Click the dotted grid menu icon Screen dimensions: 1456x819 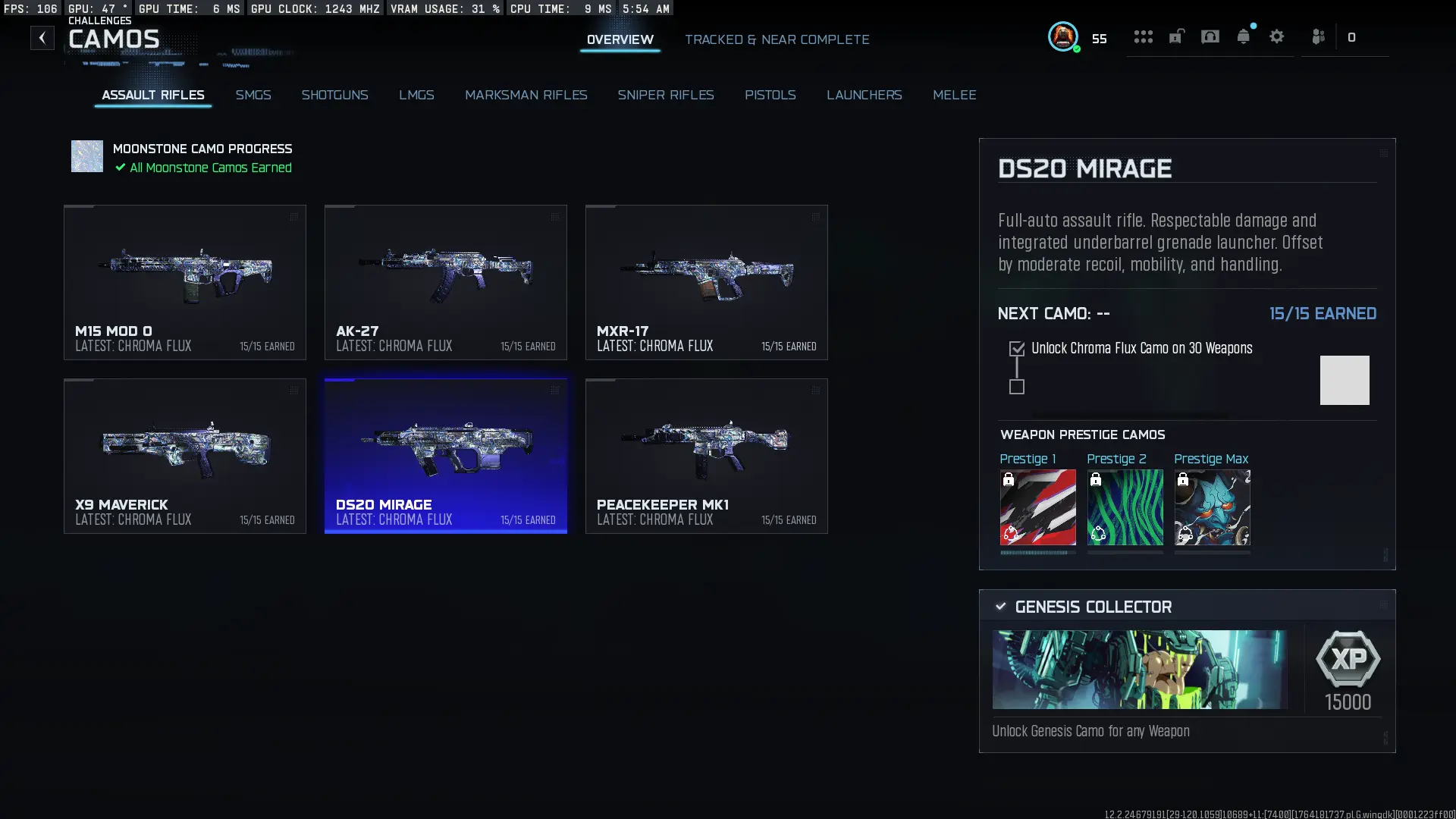(x=1143, y=36)
